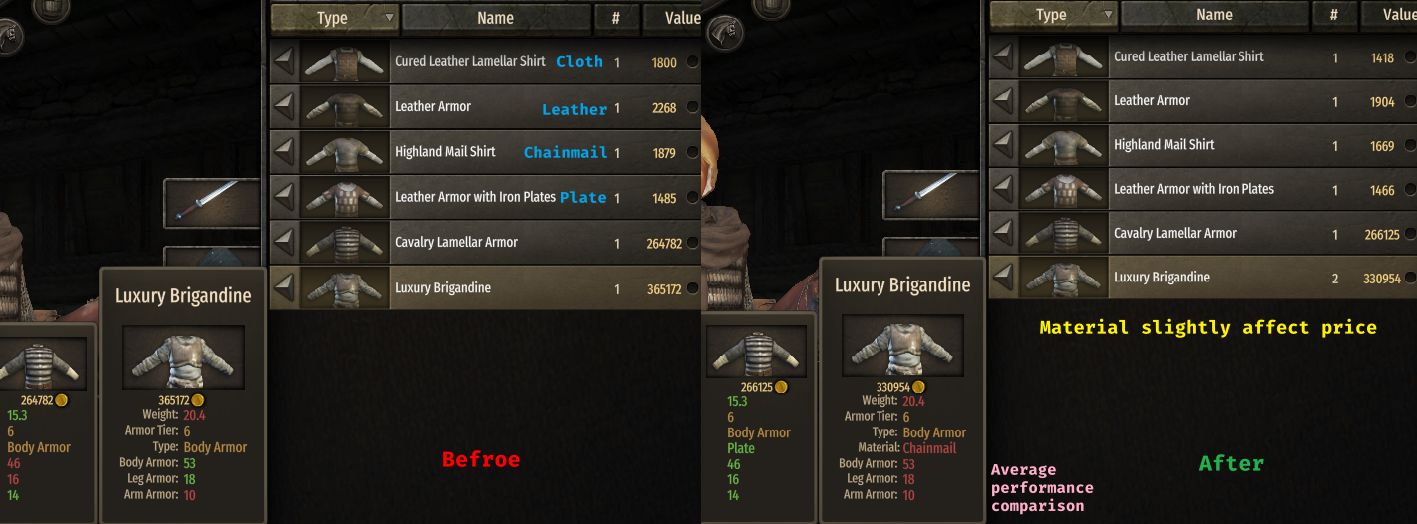The image size is (1417, 524).
Task: Choose Cured Leather Lamellar Shirt priced 1418
Action: (x=1188, y=57)
